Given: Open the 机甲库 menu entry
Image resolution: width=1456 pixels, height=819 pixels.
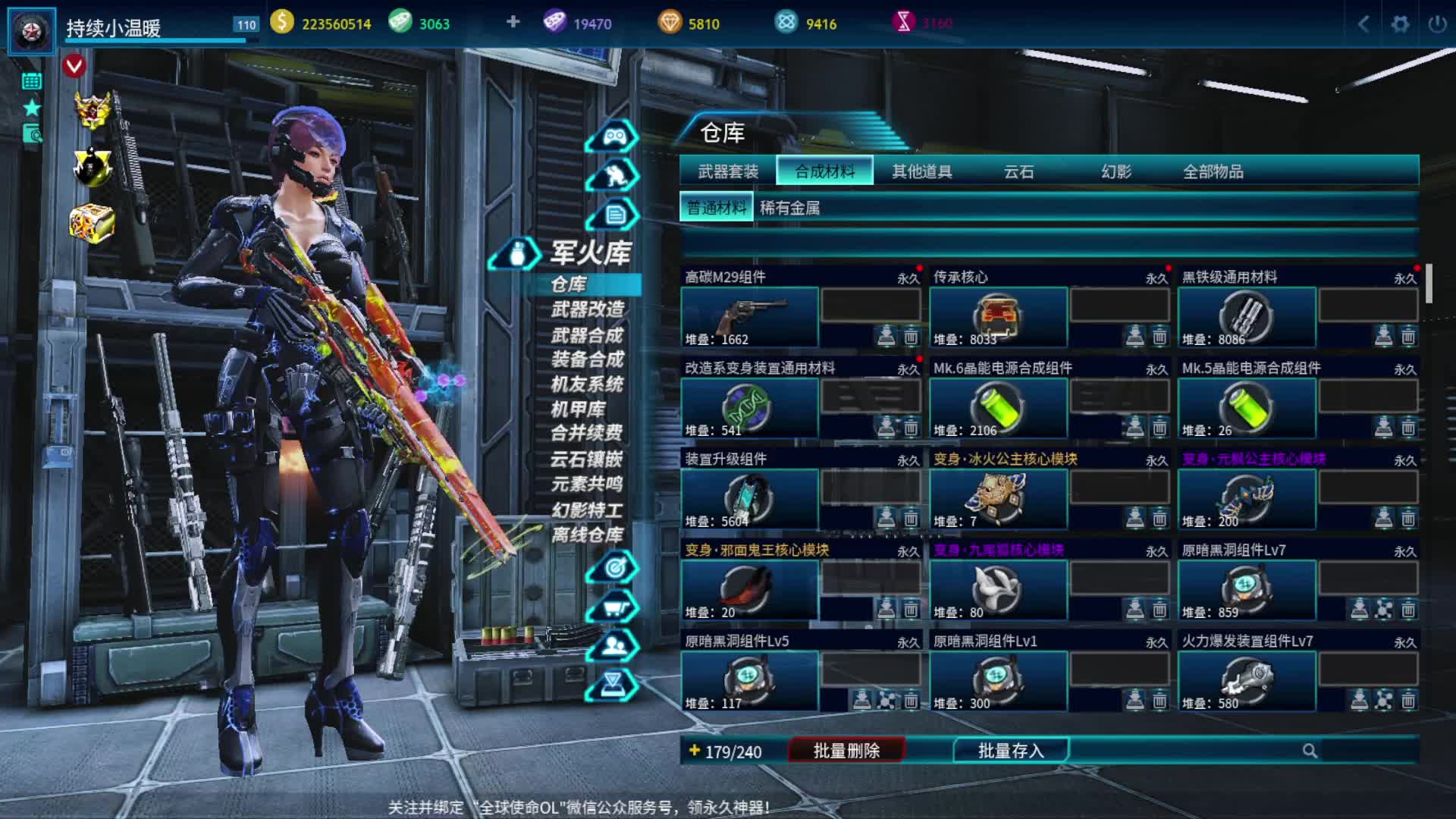Looking at the screenshot, I should coord(578,409).
